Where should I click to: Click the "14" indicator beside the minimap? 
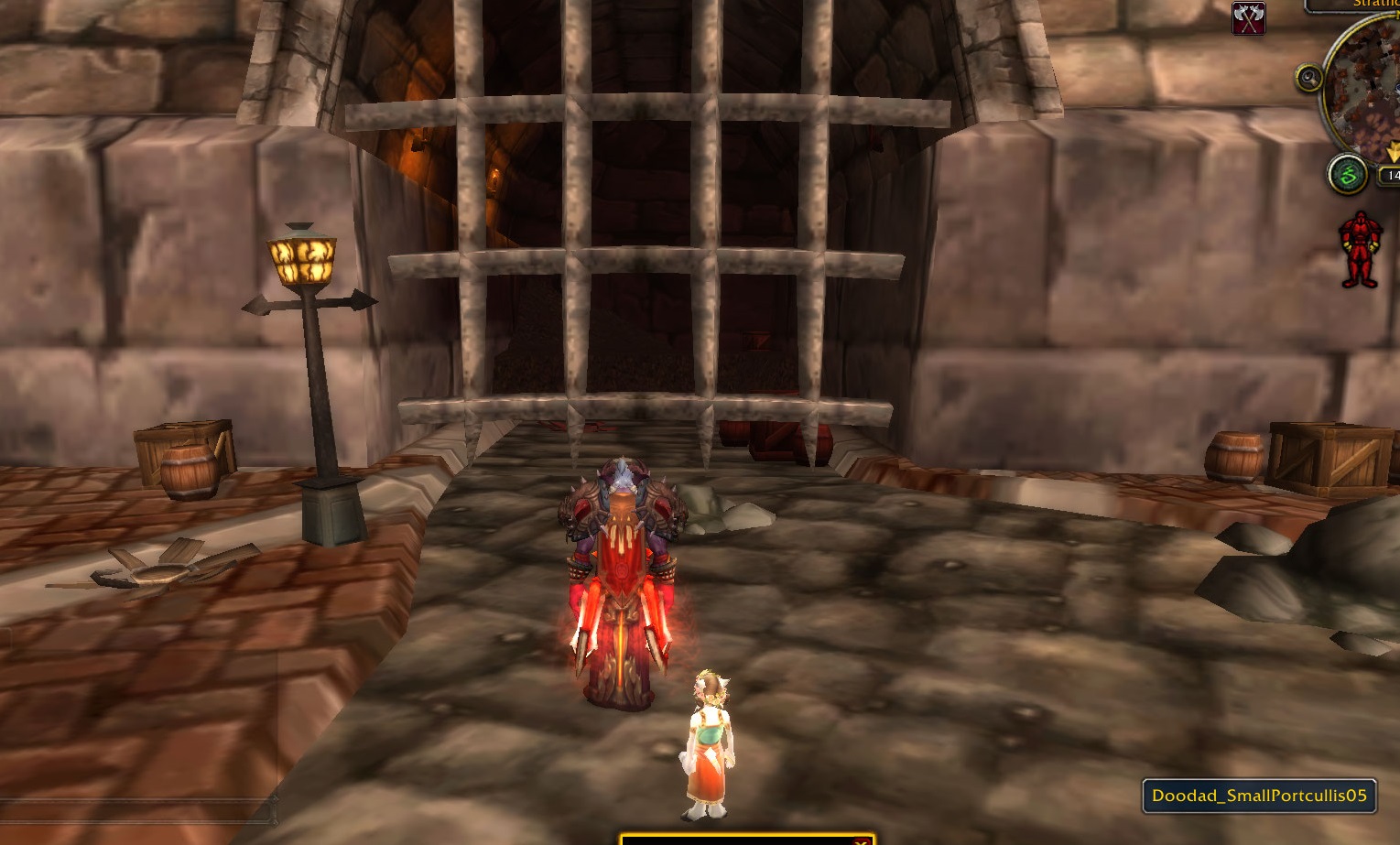click(x=1391, y=174)
